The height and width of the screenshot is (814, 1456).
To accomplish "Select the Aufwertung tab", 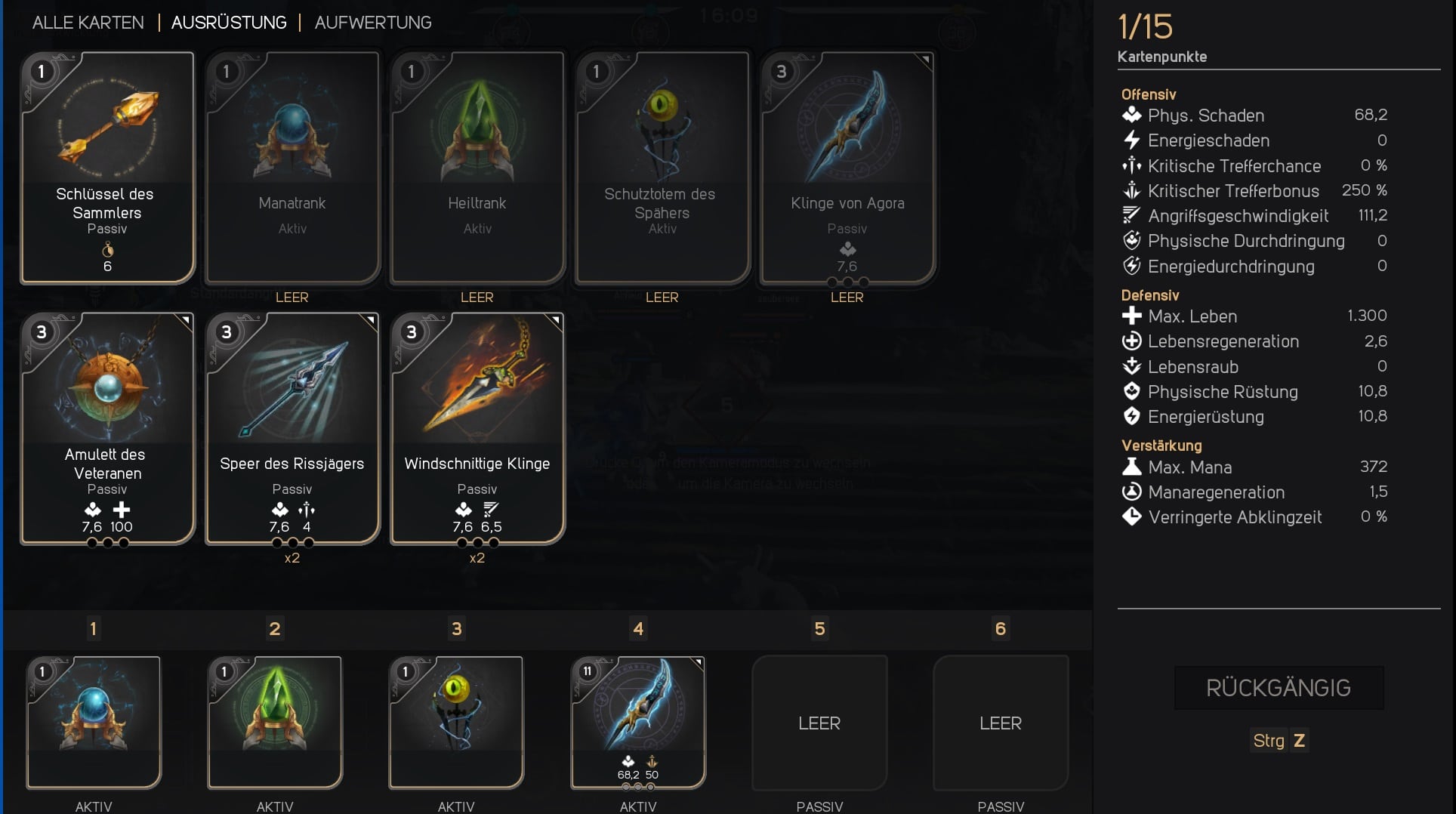I will point(373,23).
